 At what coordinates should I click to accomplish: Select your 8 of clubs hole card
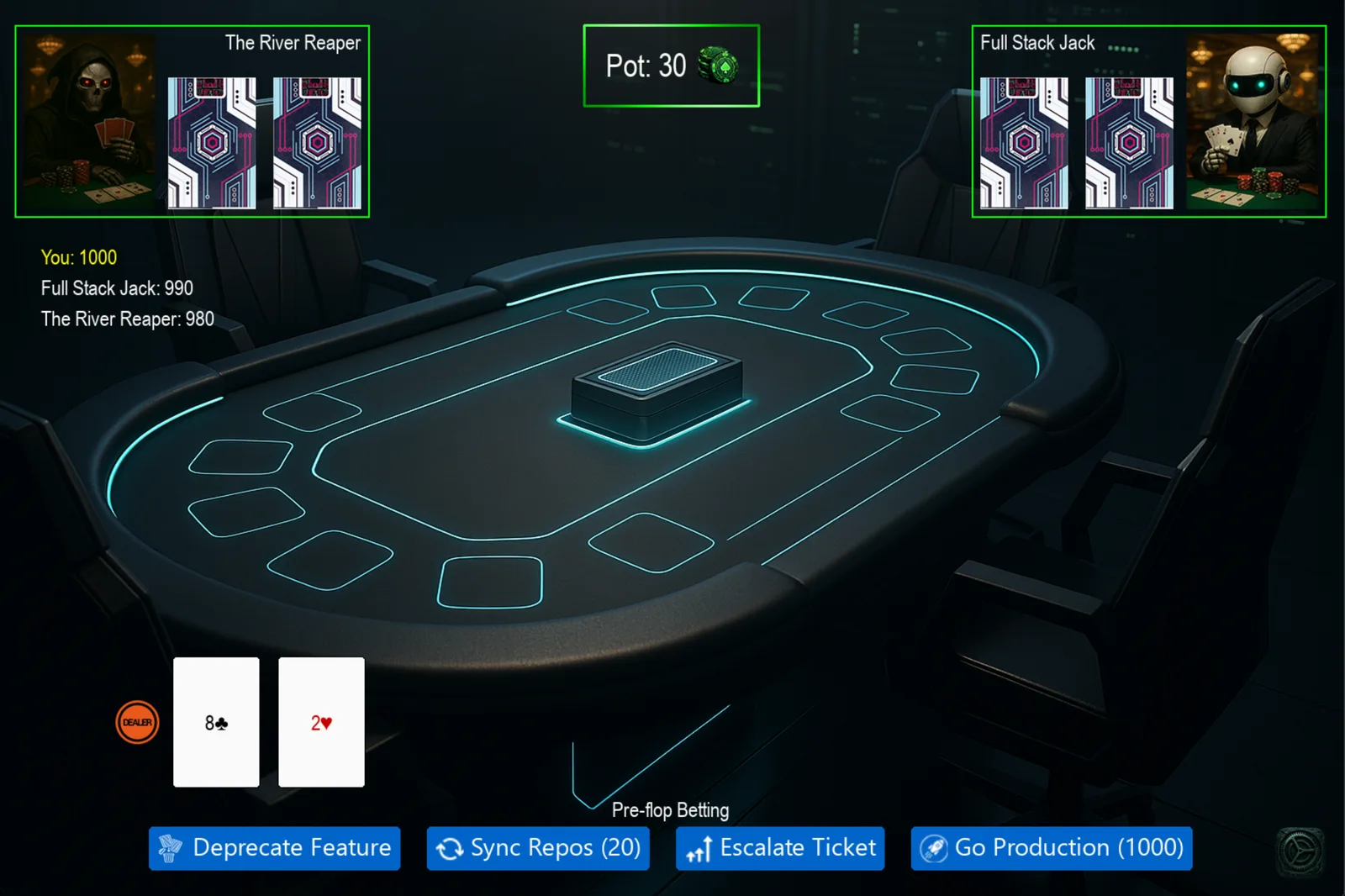(215, 722)
